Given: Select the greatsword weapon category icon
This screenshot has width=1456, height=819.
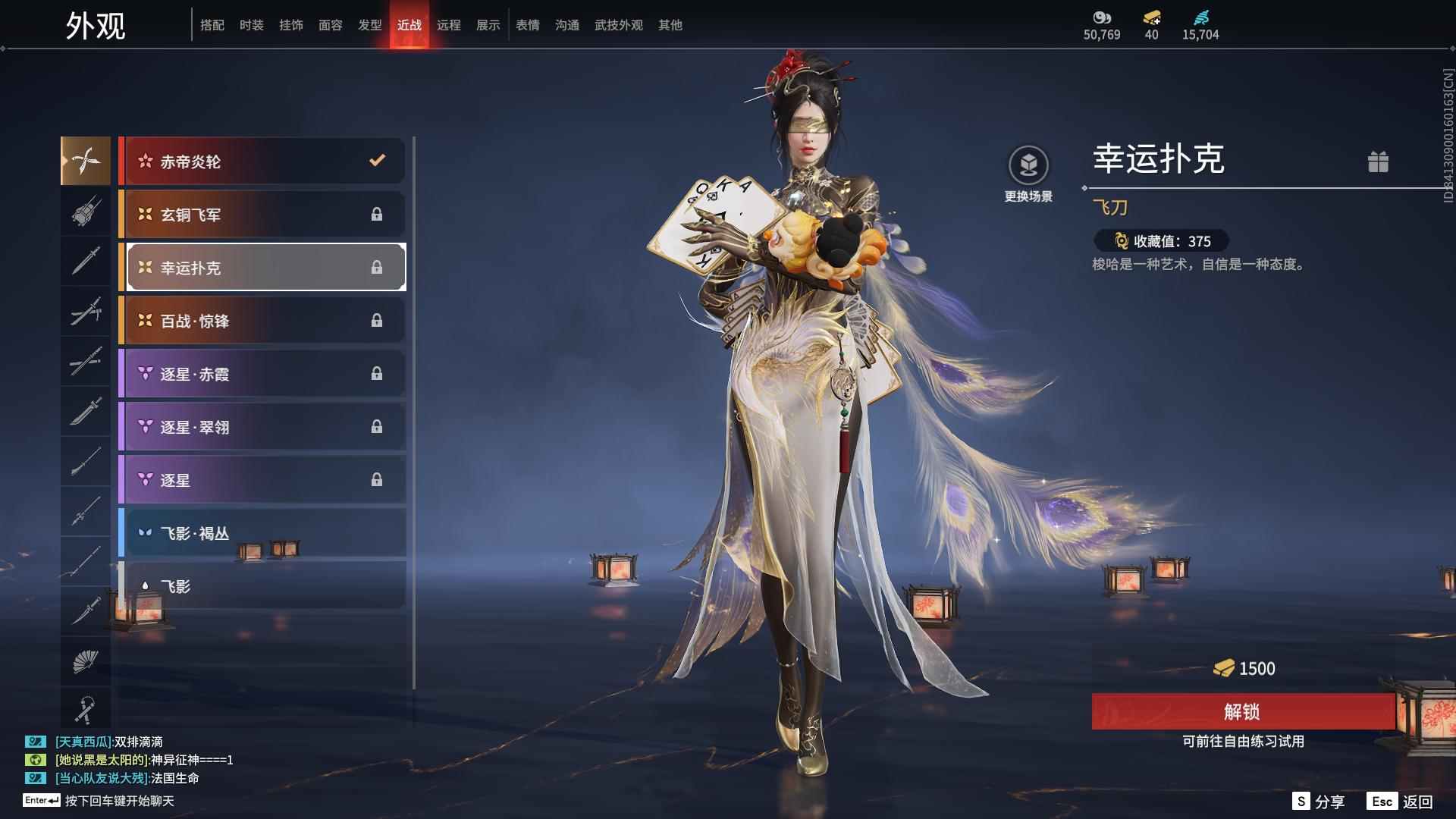Looking at the screenshot, I should coord(86,411).
